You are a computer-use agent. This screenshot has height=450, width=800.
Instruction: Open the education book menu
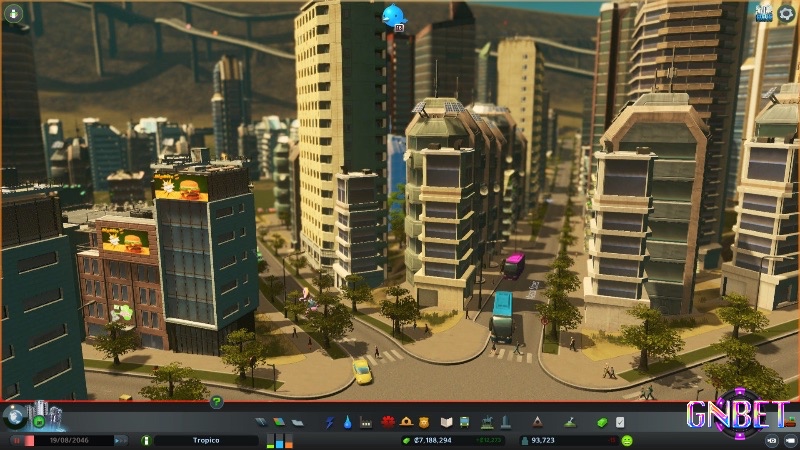pos(448,422)
